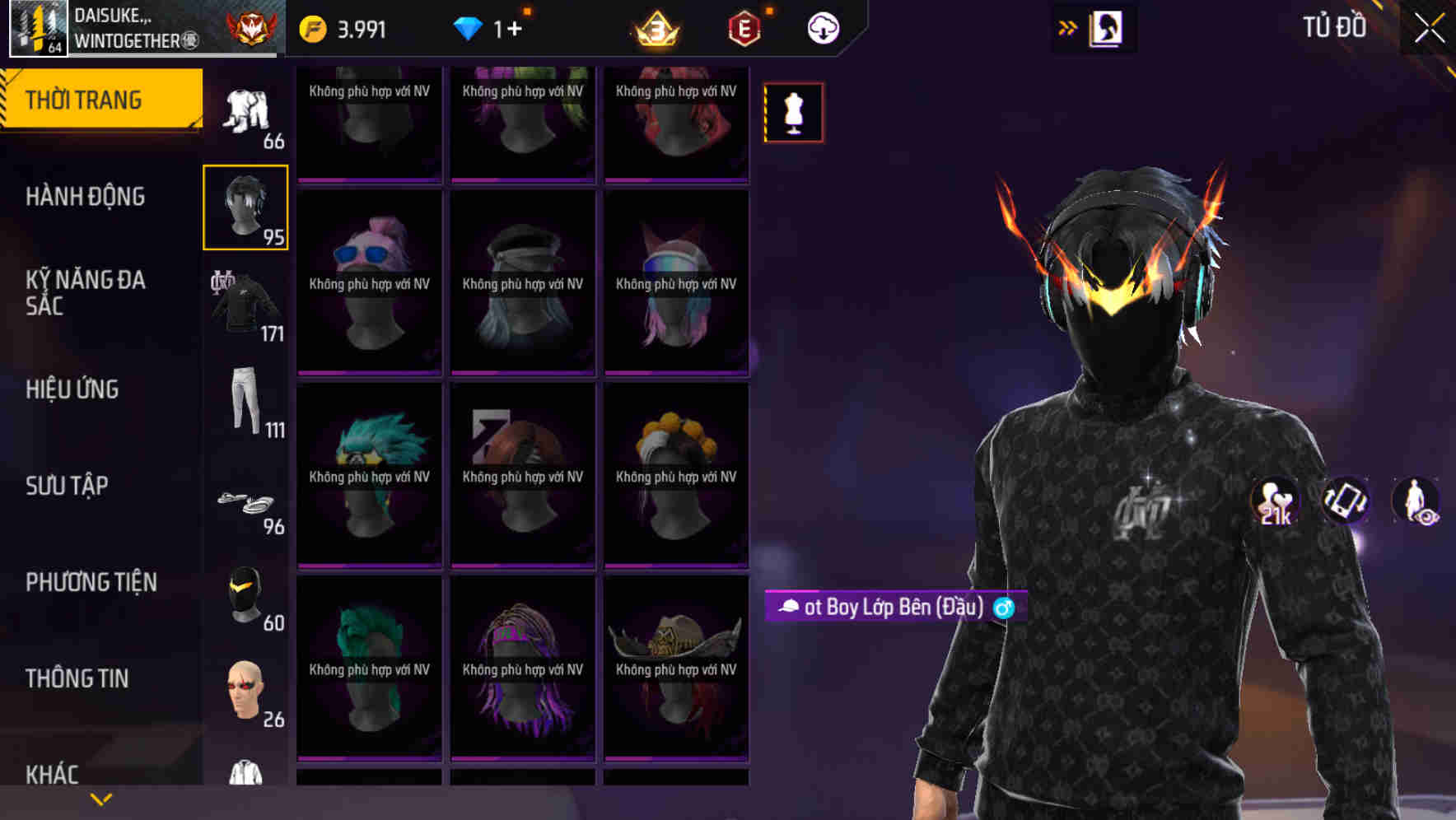Viewport: 1456px width, 820px height.
Task: Open the fashion magazine icon near Tủ Đồ
Action: 1107,27
